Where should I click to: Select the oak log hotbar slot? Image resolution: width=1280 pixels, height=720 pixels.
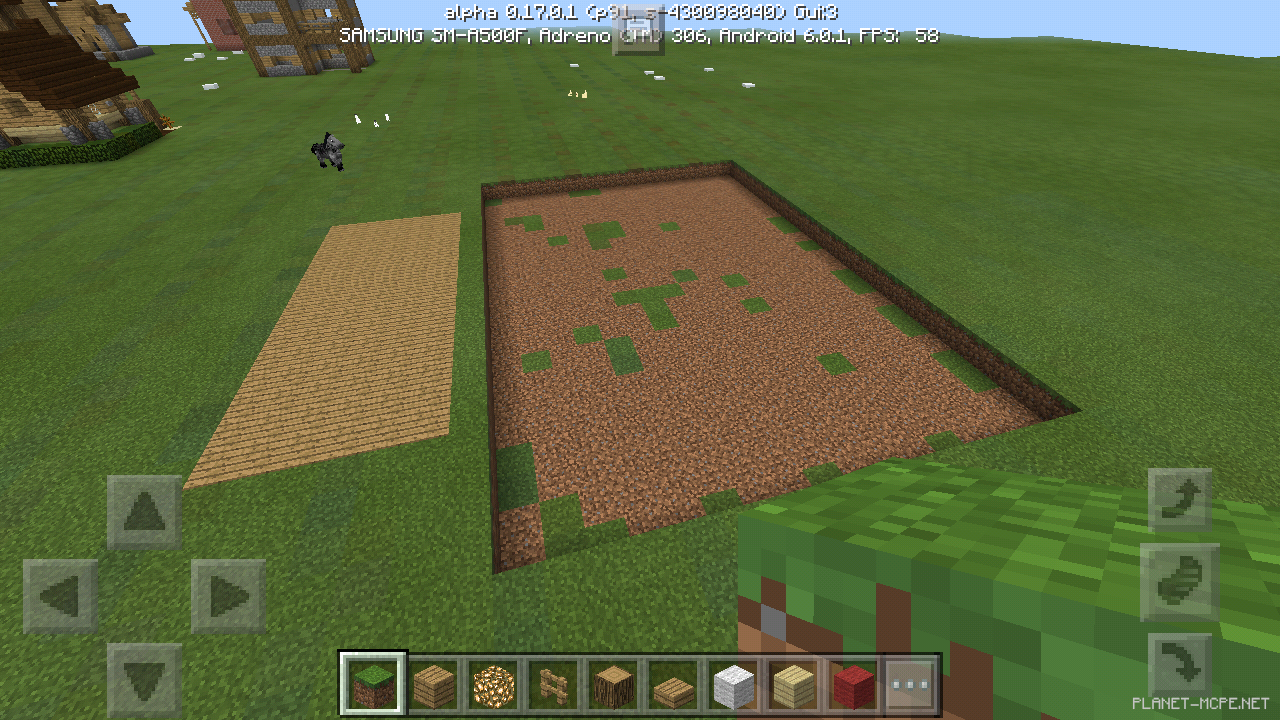tap(612, 685)
